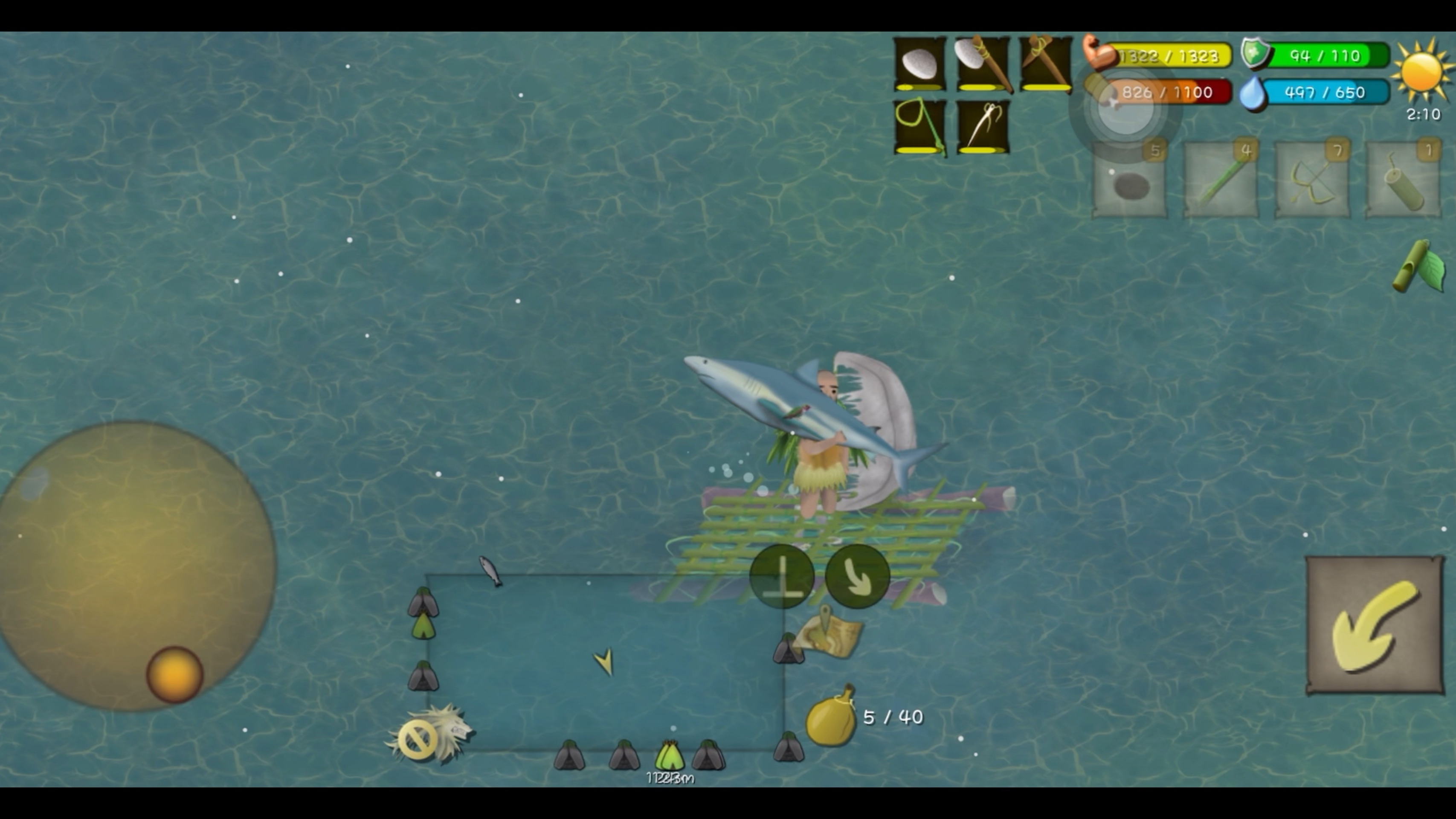Tap the large yellow arrow action button
1456x819 pixels.
pos(1375,625)
